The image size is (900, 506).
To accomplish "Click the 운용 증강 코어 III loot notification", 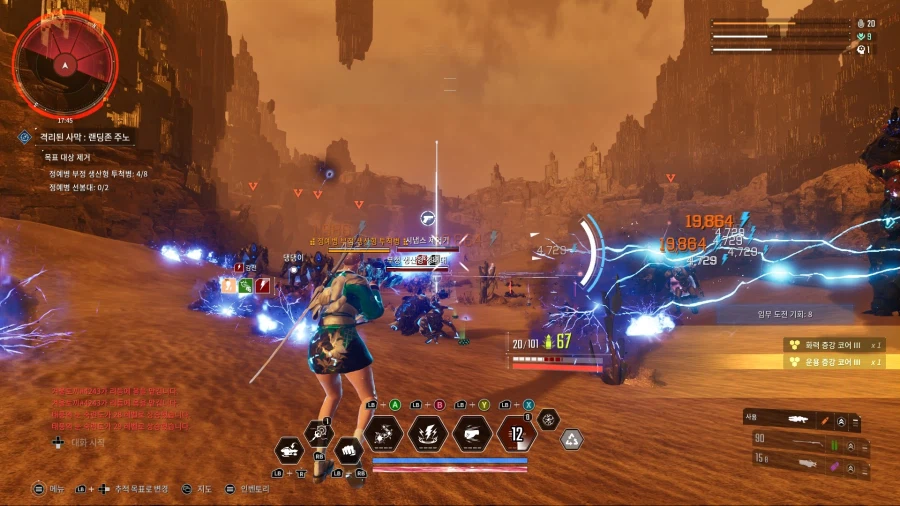I will click(x=833, y=361).
